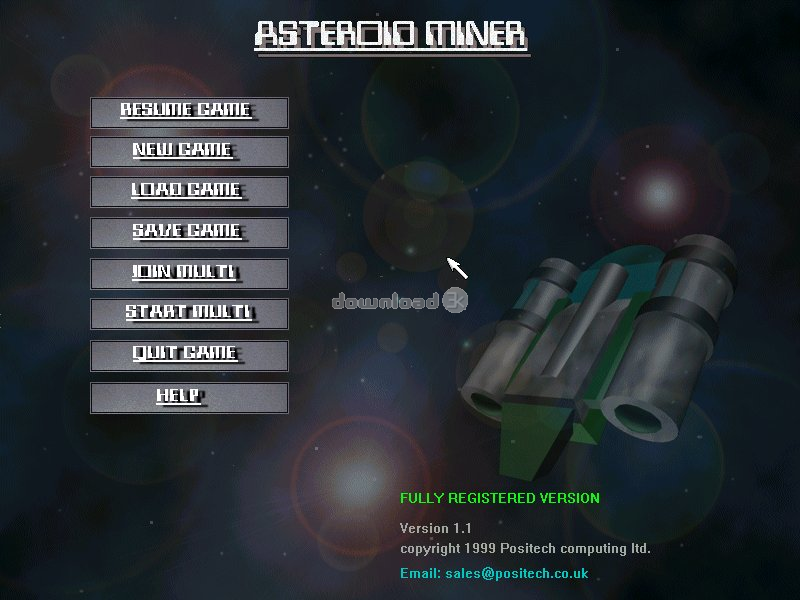This screenshot has height=600, width=800.
Task: Choose Save Game option
Action: pyautogui.click(x=189, y=232)
